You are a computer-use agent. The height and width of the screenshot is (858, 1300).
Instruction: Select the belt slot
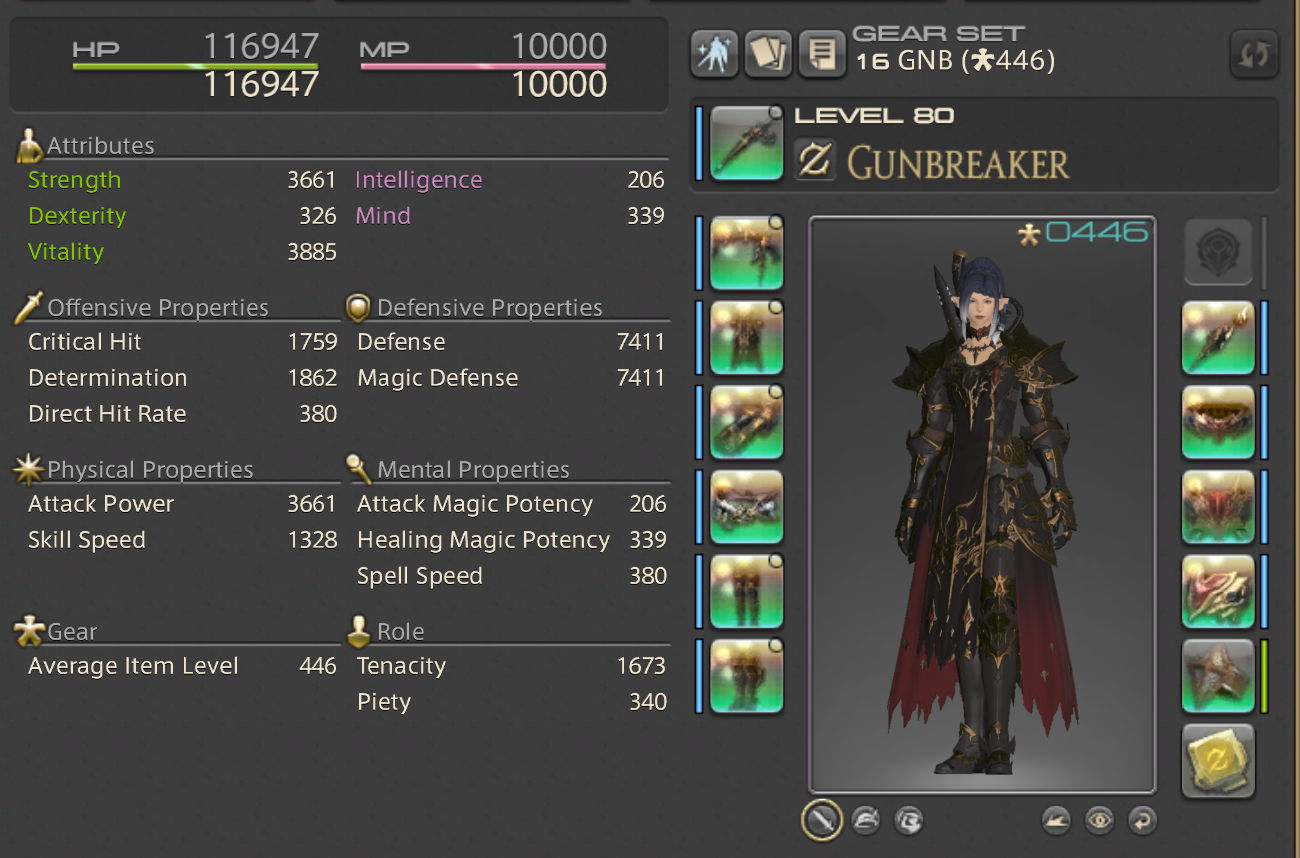746,506
